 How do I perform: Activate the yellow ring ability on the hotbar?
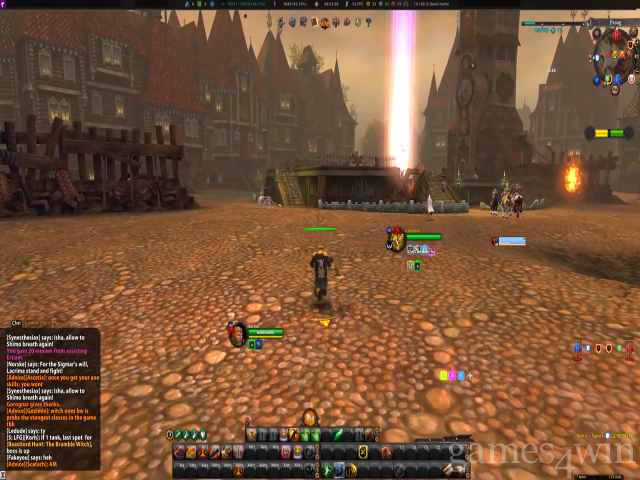(362, 453)
